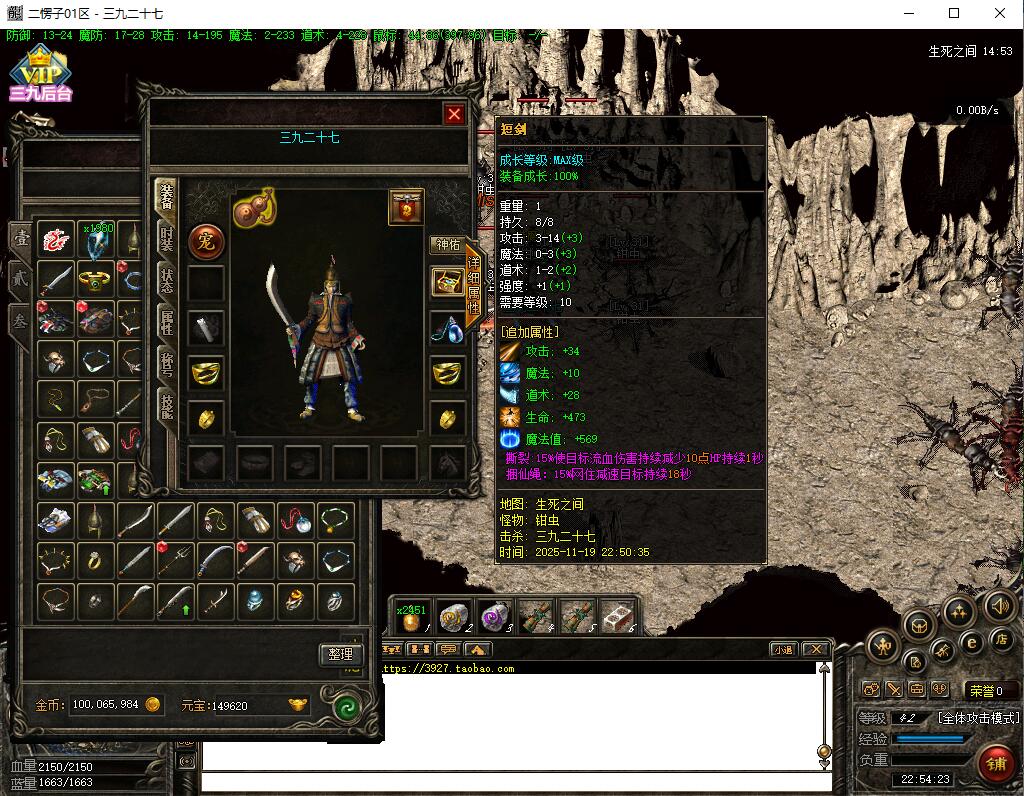Use the purple scroll in hotbar slot 3

(x=494, y=618)
